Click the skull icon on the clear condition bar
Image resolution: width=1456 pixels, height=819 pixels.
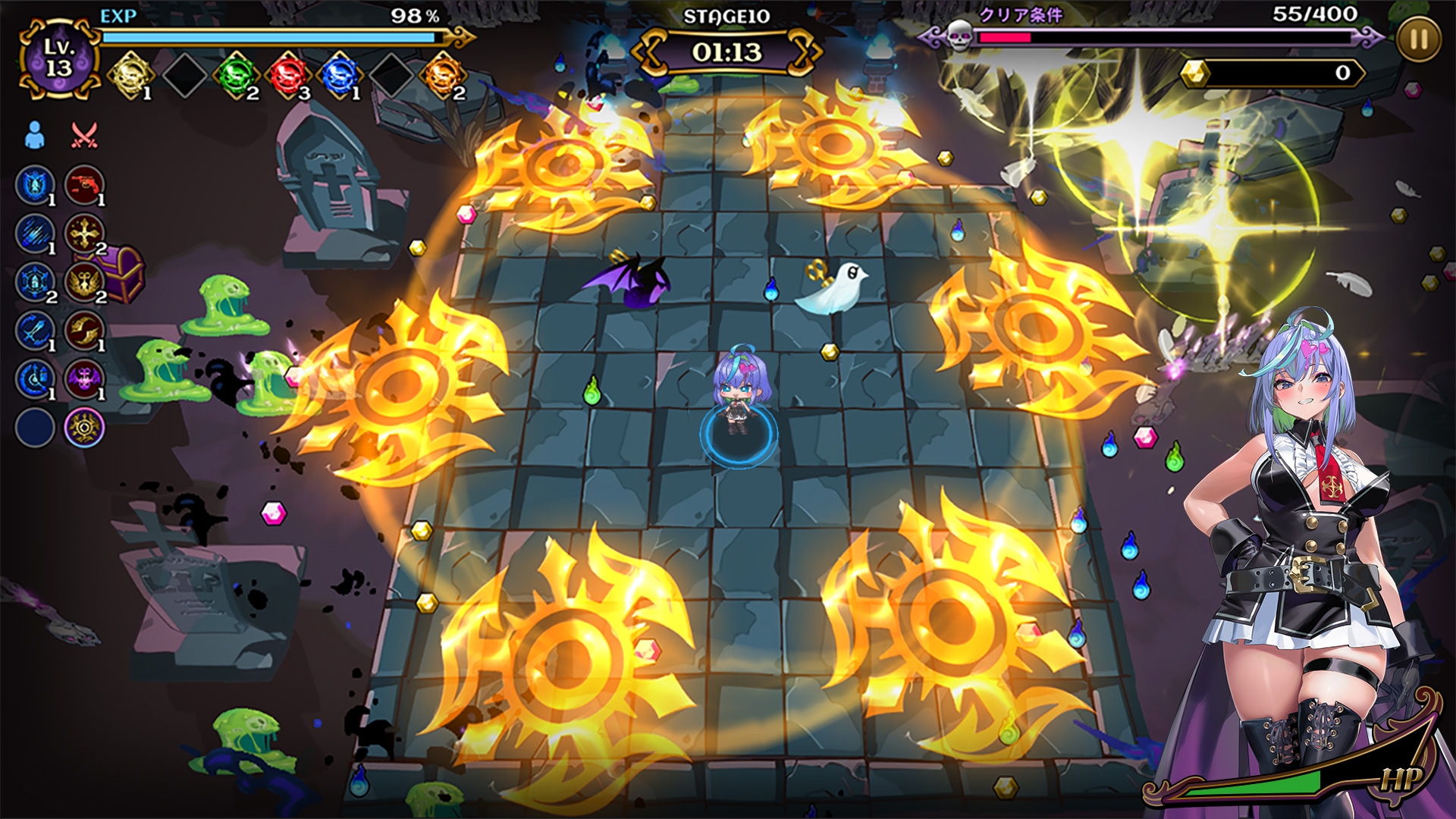click(x=961, y=36)
